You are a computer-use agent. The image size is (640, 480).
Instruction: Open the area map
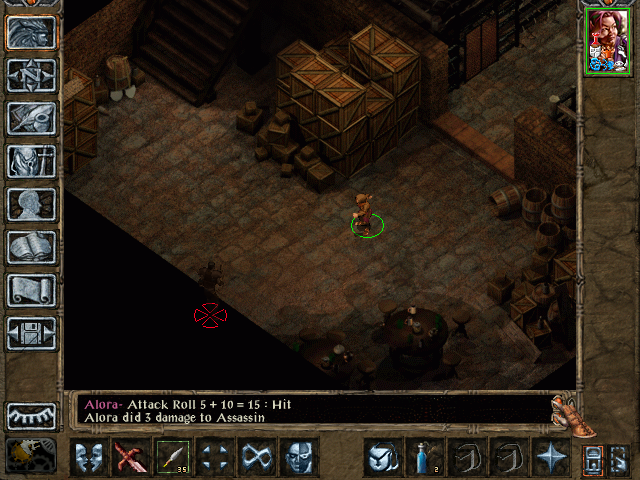(31, 75)
